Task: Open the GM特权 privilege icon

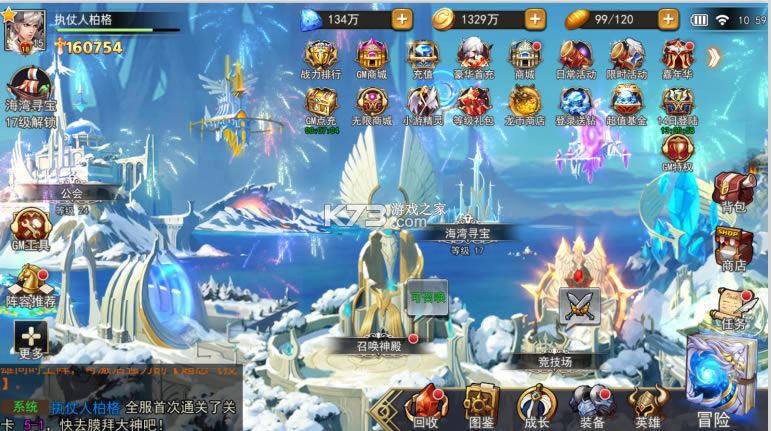Action: (x=677, y=151)
